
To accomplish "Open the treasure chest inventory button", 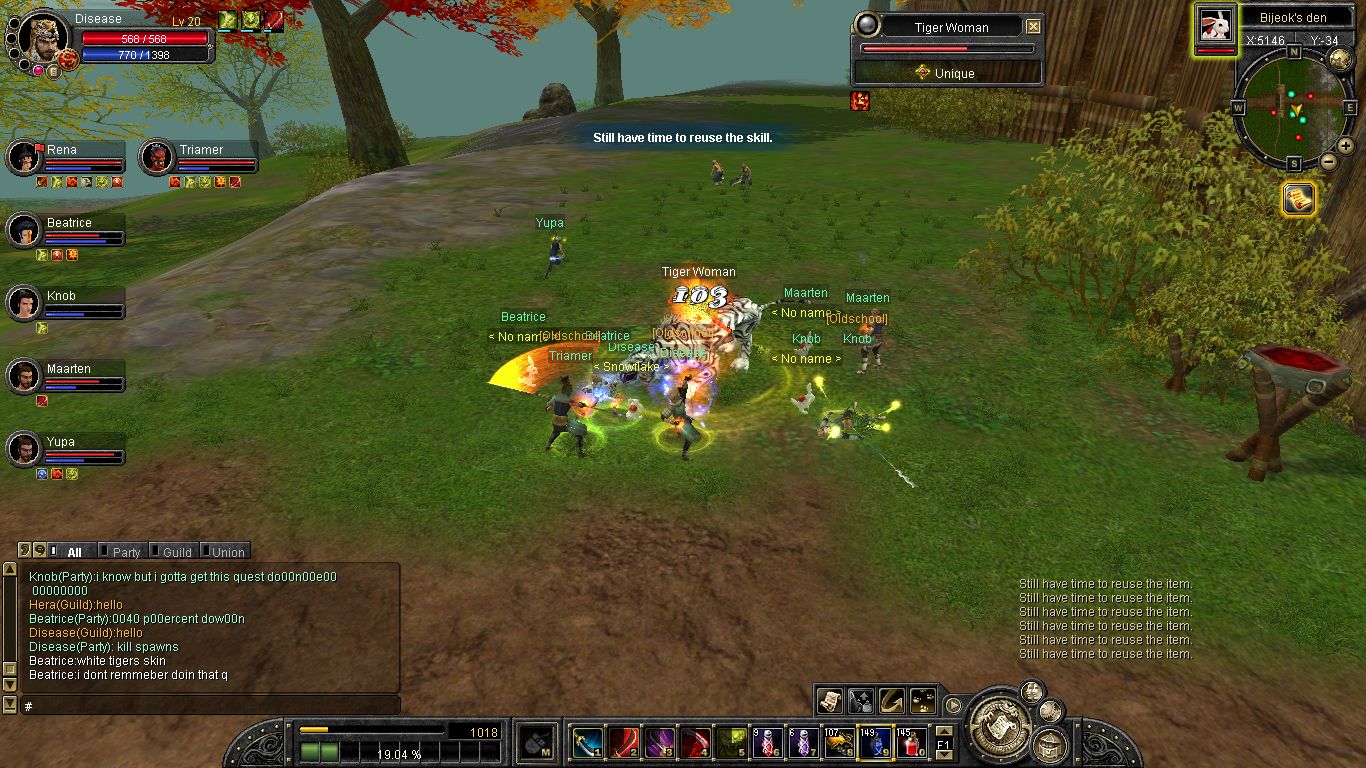I will [1049, 744].
